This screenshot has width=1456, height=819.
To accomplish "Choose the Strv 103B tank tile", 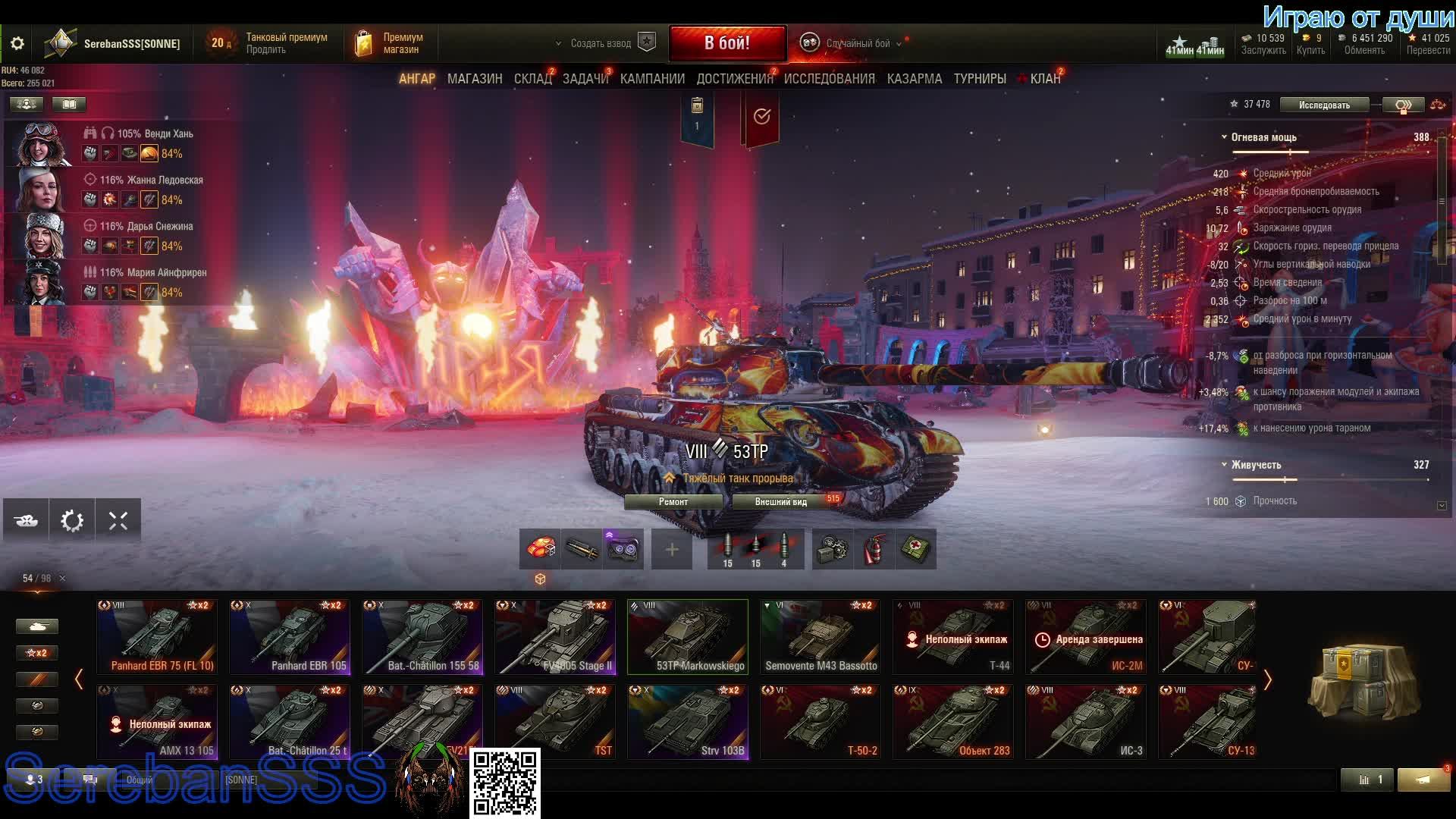I will click(688, 722).
